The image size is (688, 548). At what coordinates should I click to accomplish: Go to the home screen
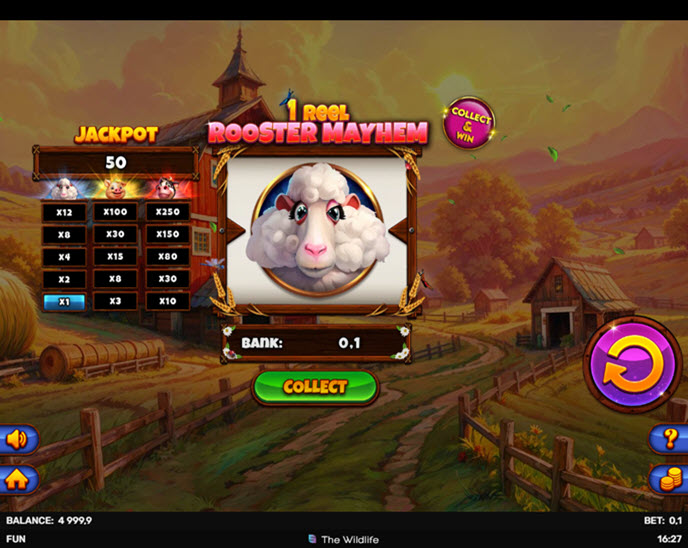[x=17, y=479]
